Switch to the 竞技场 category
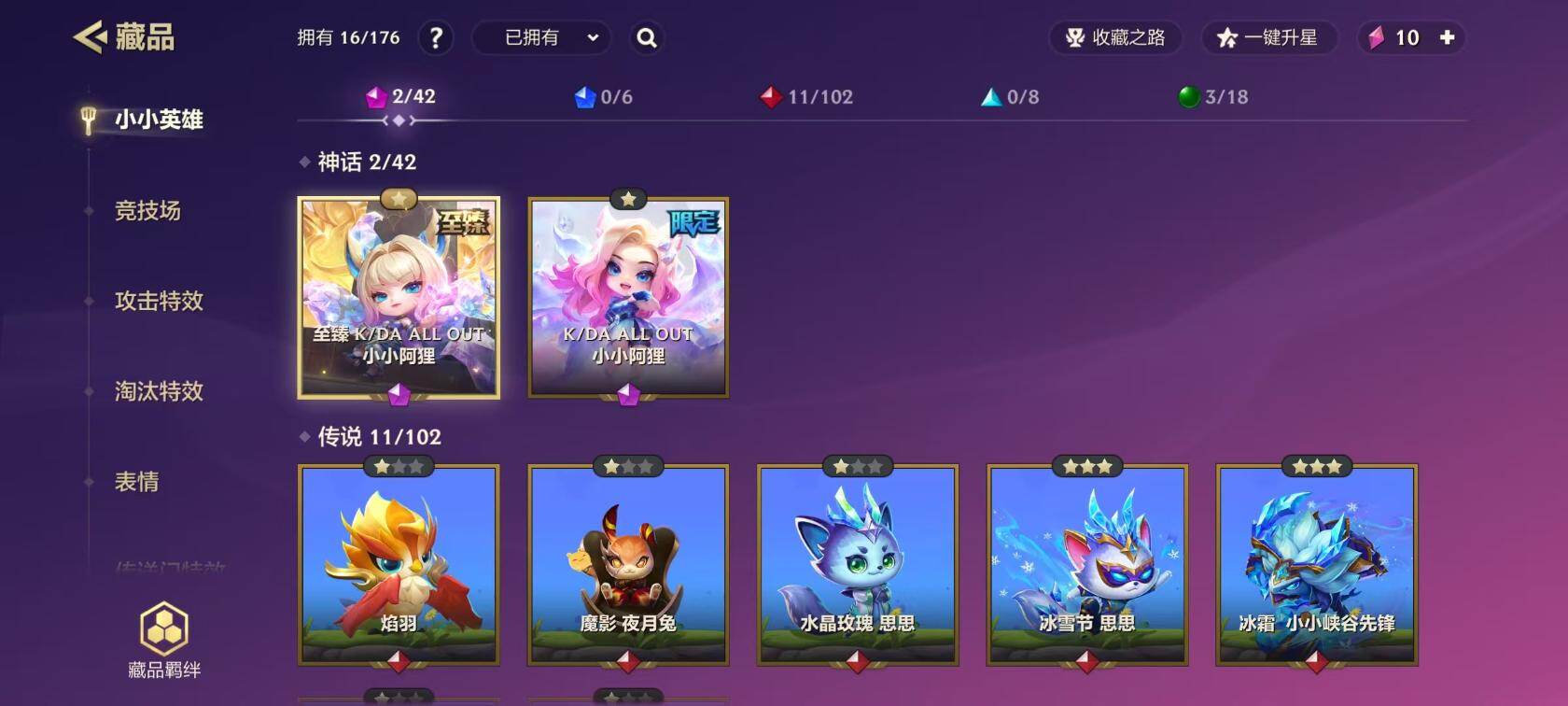 (147, 211)
